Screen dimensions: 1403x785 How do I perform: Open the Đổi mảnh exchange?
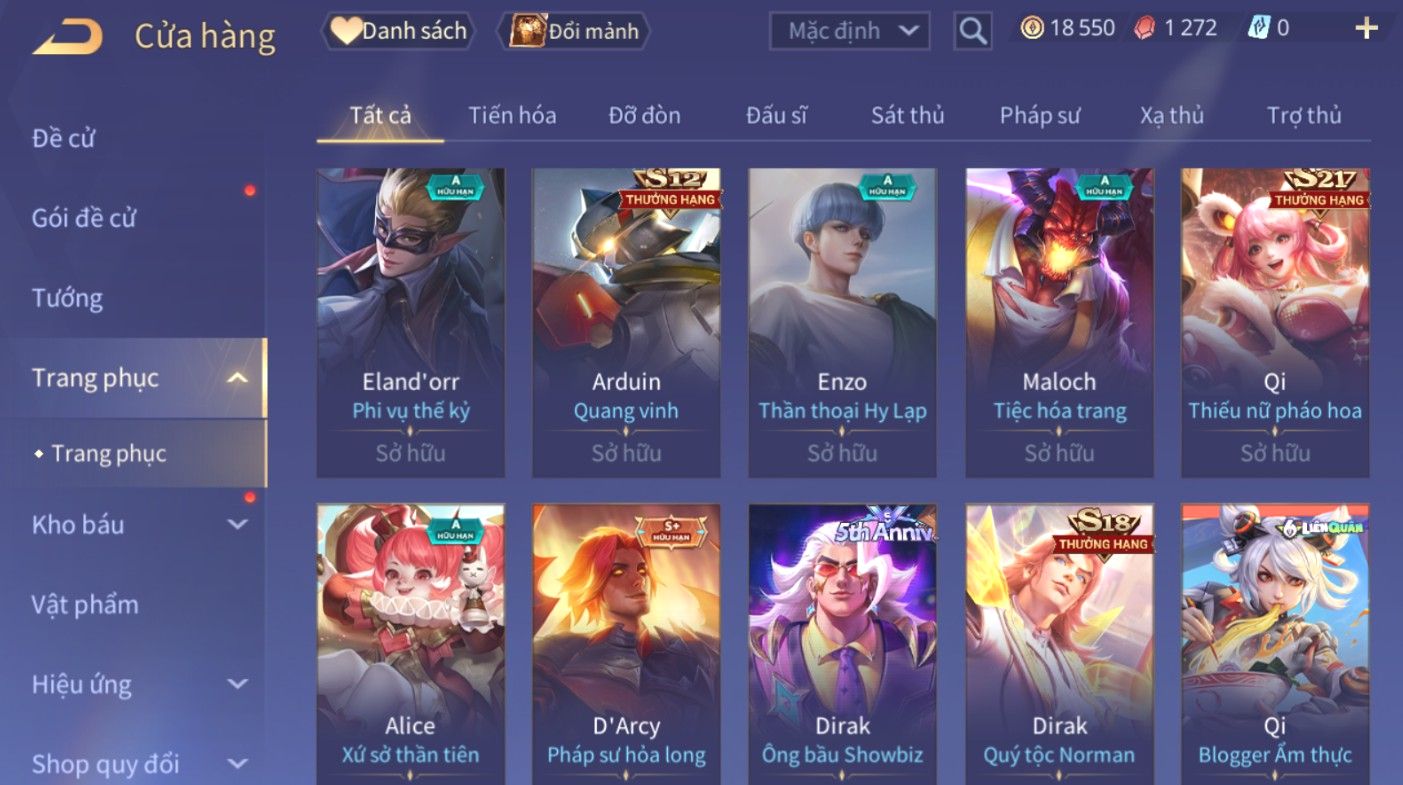[578, 31]
